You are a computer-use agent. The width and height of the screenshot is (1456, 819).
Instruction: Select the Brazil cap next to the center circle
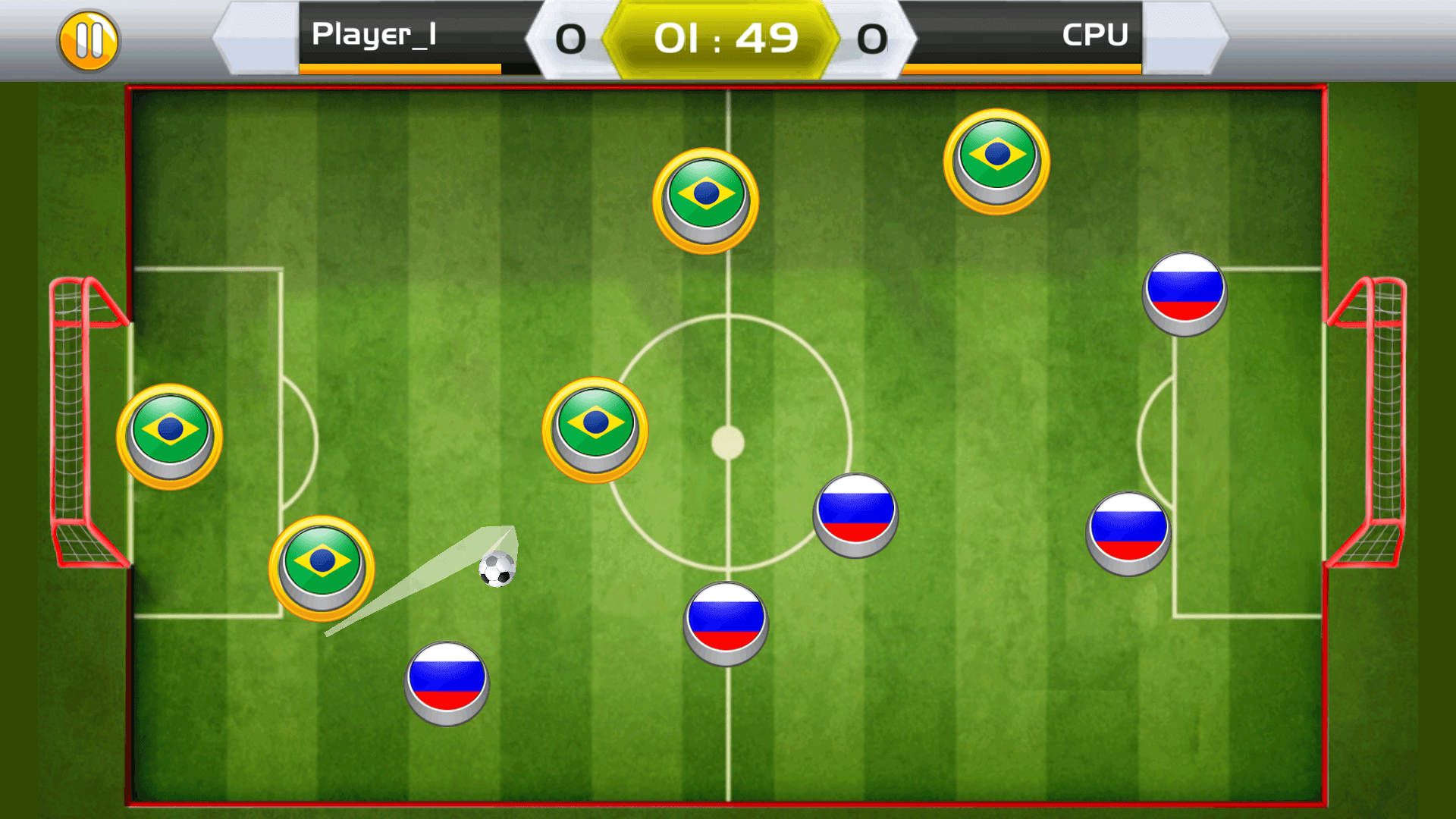tap(594, 429)
